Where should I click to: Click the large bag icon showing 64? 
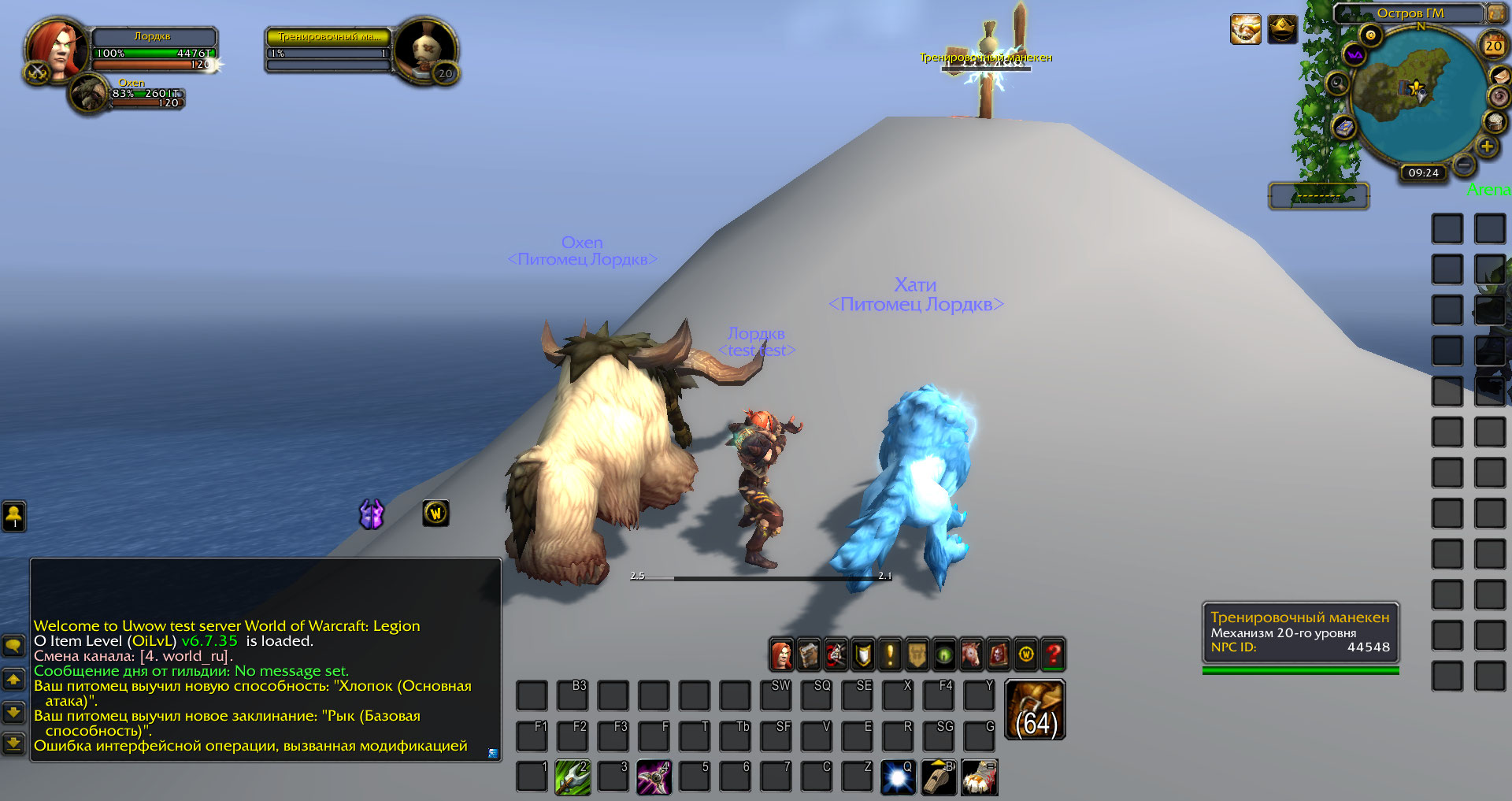click(1036, 710)
